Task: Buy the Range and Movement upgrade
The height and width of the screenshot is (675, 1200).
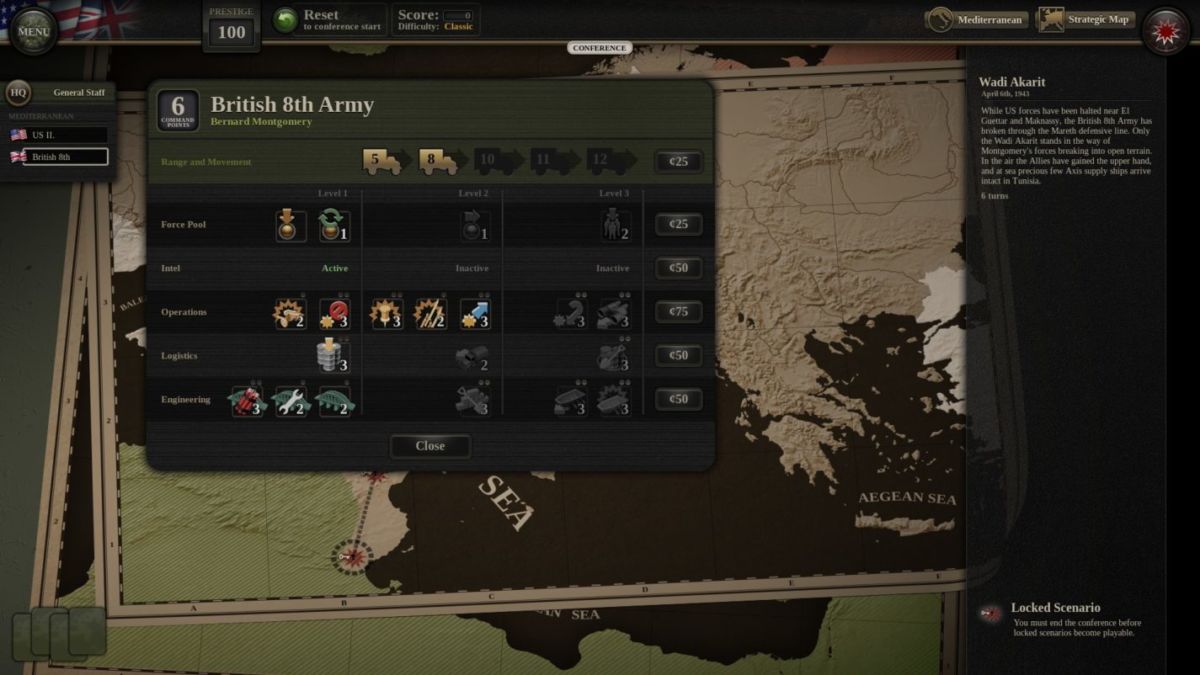Action: (x=679, y=162)
